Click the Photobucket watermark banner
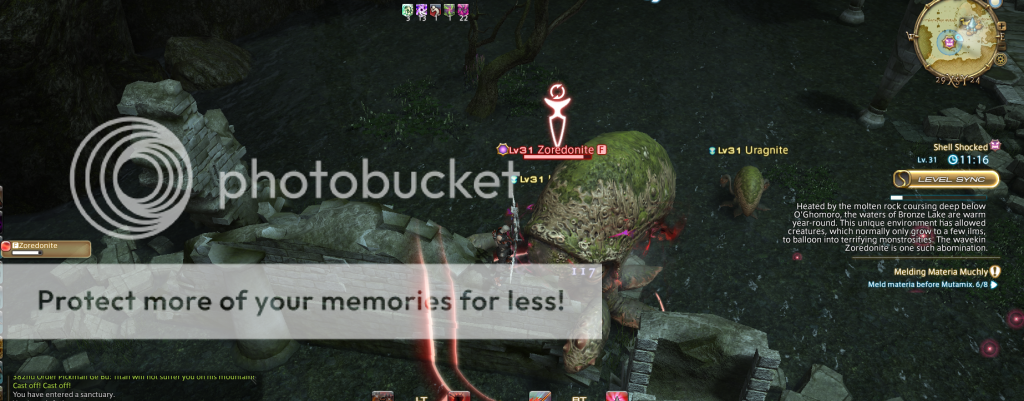The image size is (1024, 401). 300,299
